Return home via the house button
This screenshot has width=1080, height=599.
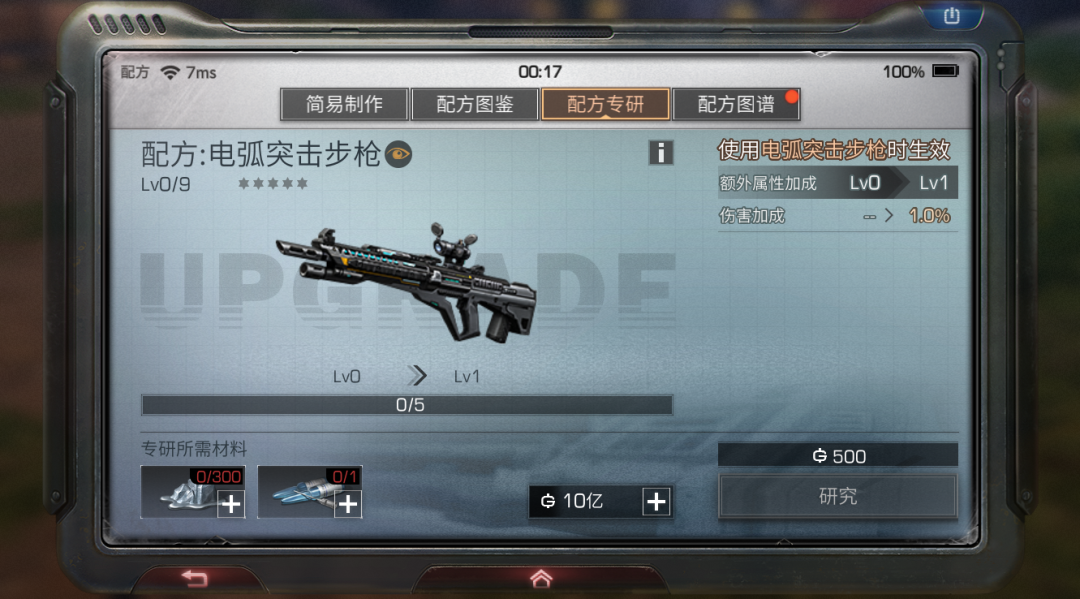541,579
